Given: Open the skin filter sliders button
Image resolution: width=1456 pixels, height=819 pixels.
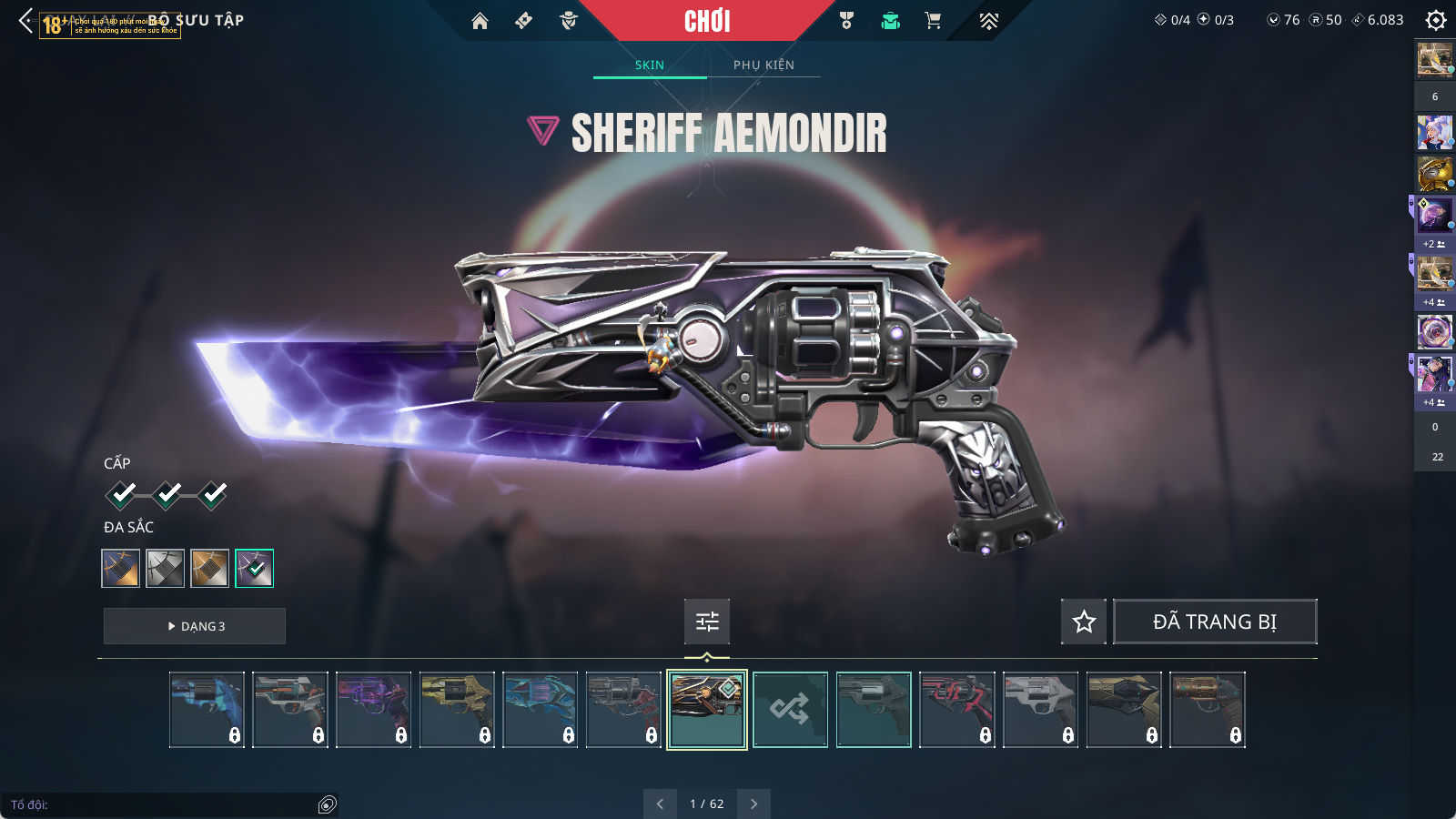Looking at the screenshot, I should 707,622.
